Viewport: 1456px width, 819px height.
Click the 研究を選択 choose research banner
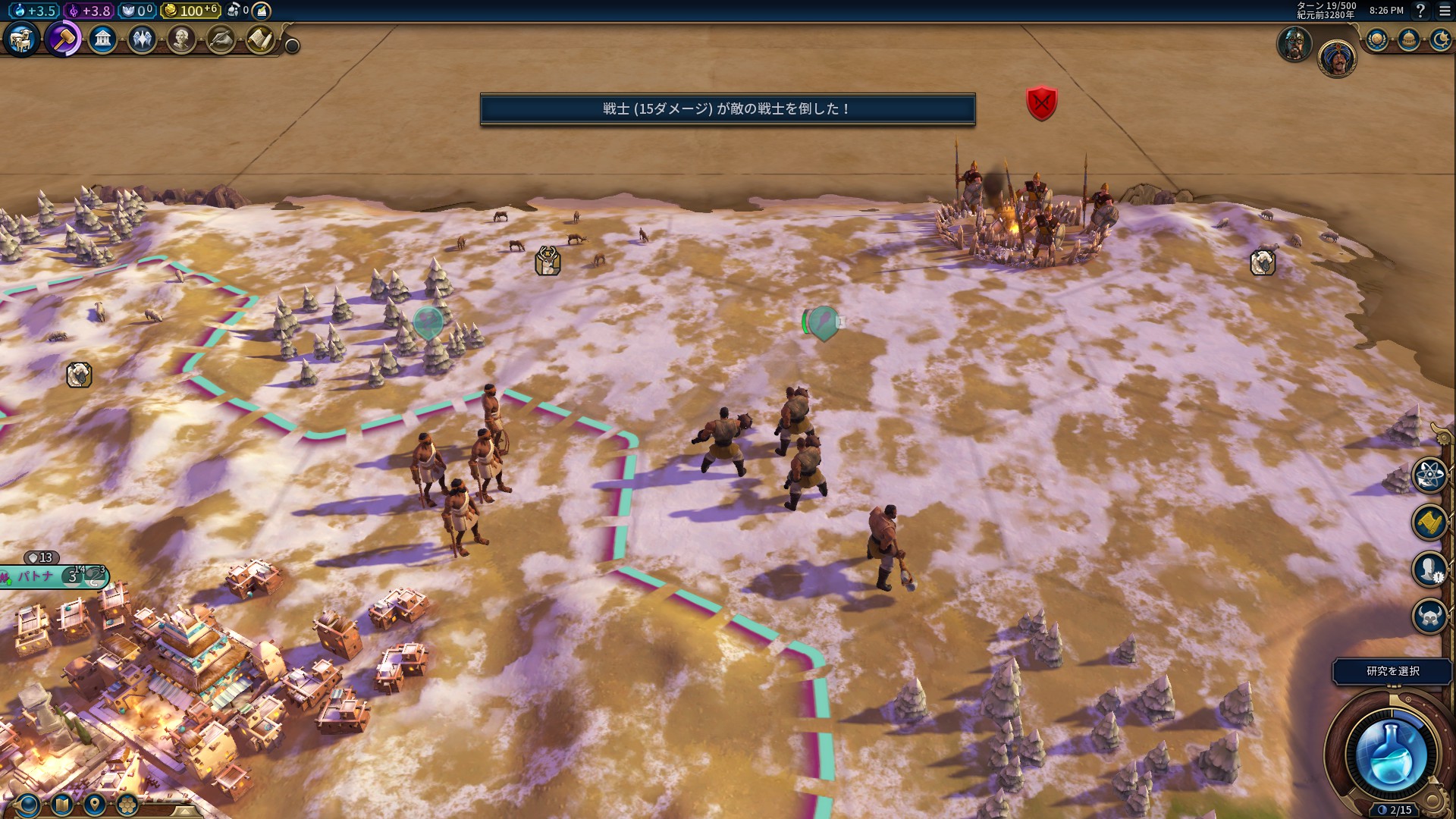pos(1392,671)
